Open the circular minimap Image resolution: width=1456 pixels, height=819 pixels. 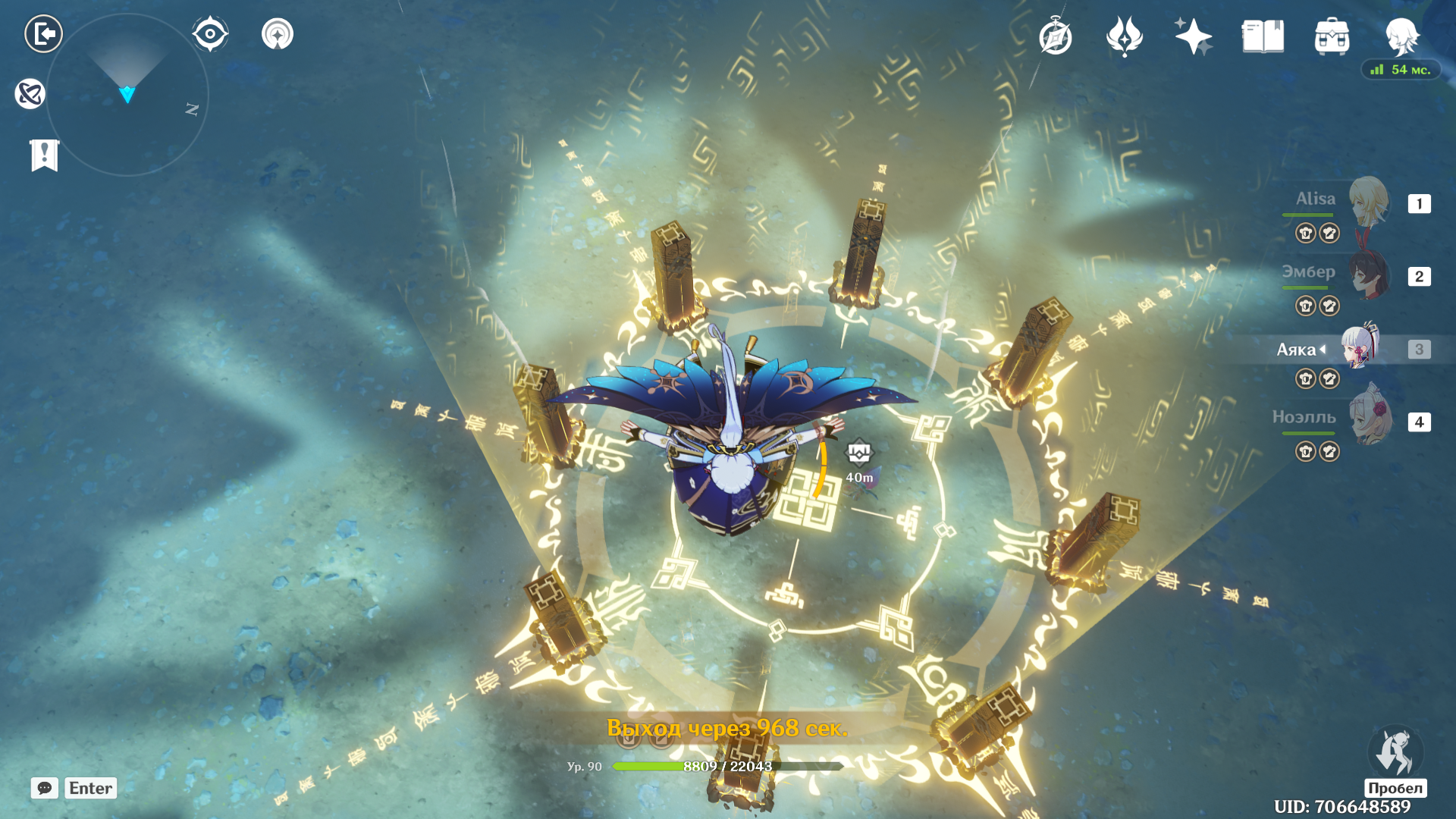(x=127, y=95)
